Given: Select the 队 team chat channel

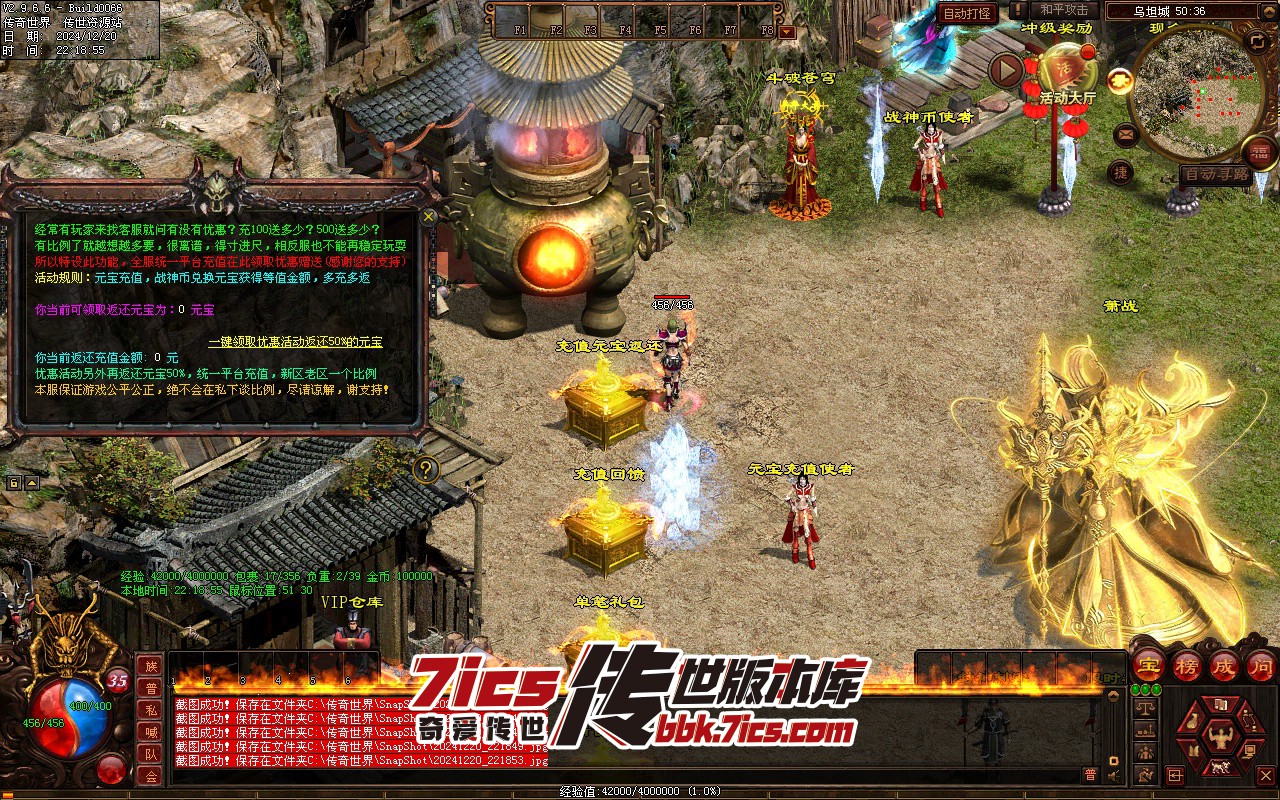Looking at the screenshot, I should click(x=151, y=755).
